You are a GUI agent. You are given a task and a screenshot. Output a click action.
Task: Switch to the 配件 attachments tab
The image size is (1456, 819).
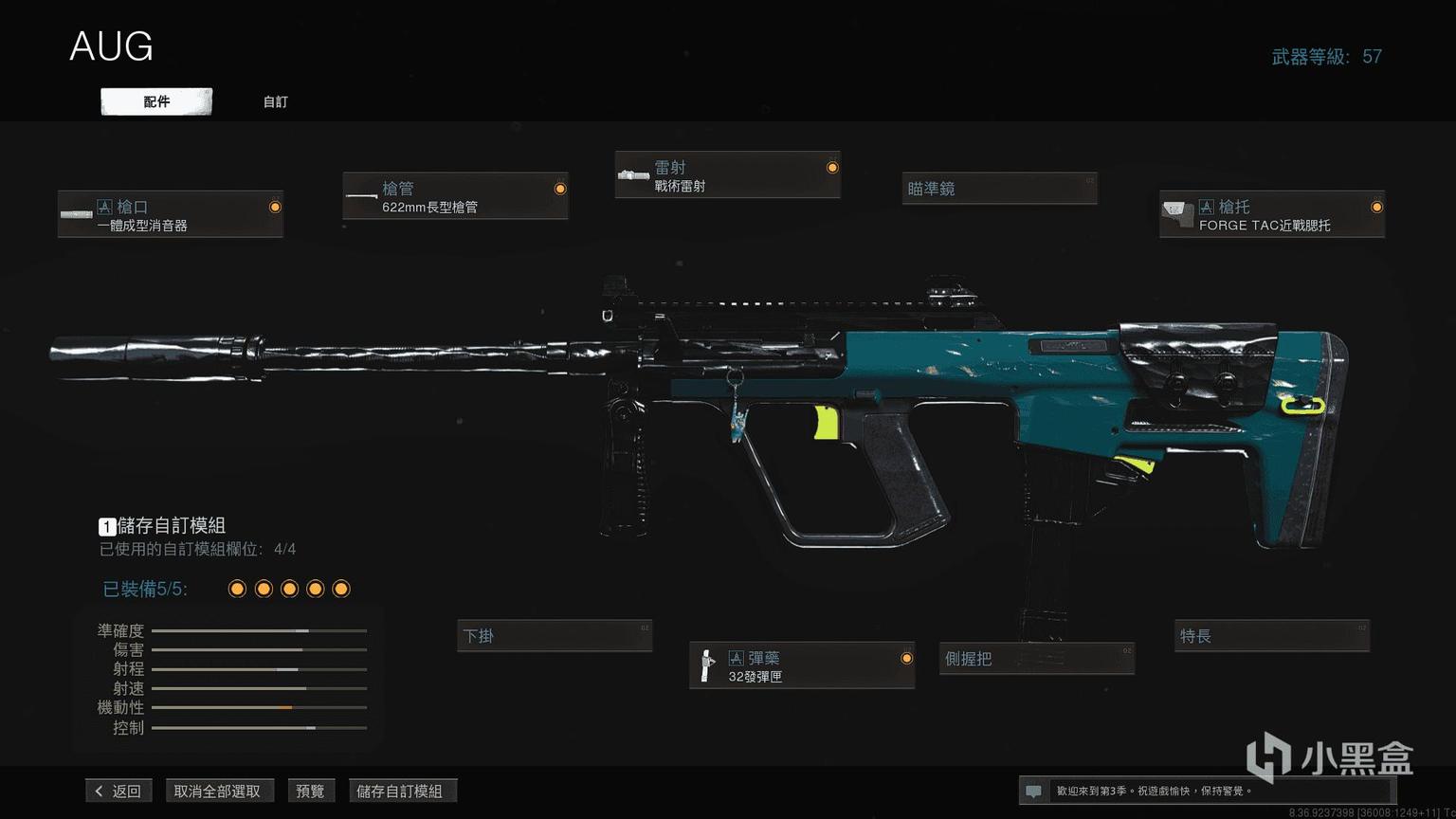[x=156, y=101]
